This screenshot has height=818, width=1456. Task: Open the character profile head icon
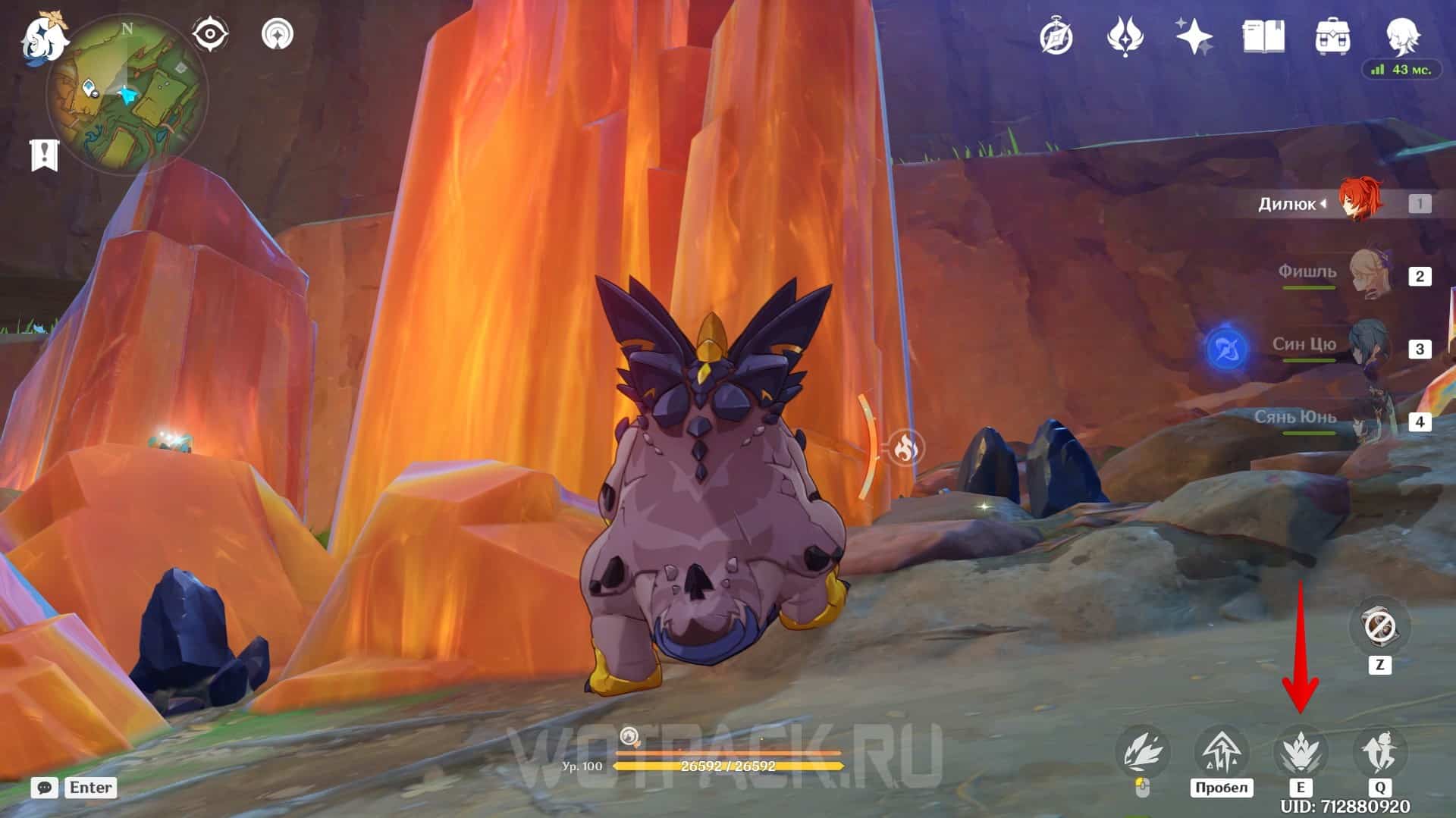pyautogui.click(x=1402, y=35)
